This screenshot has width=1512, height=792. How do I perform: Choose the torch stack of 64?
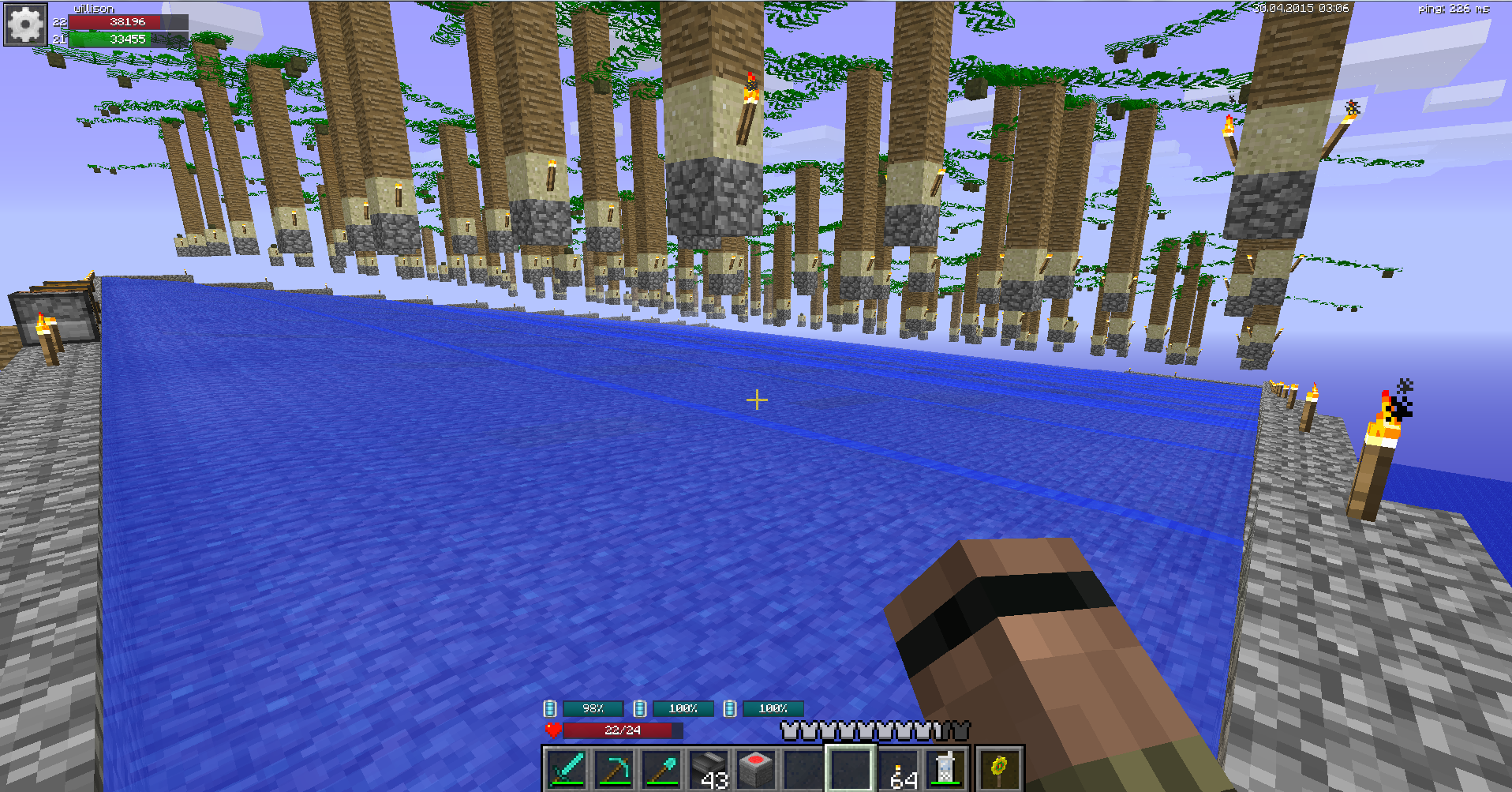click(899, 769)
